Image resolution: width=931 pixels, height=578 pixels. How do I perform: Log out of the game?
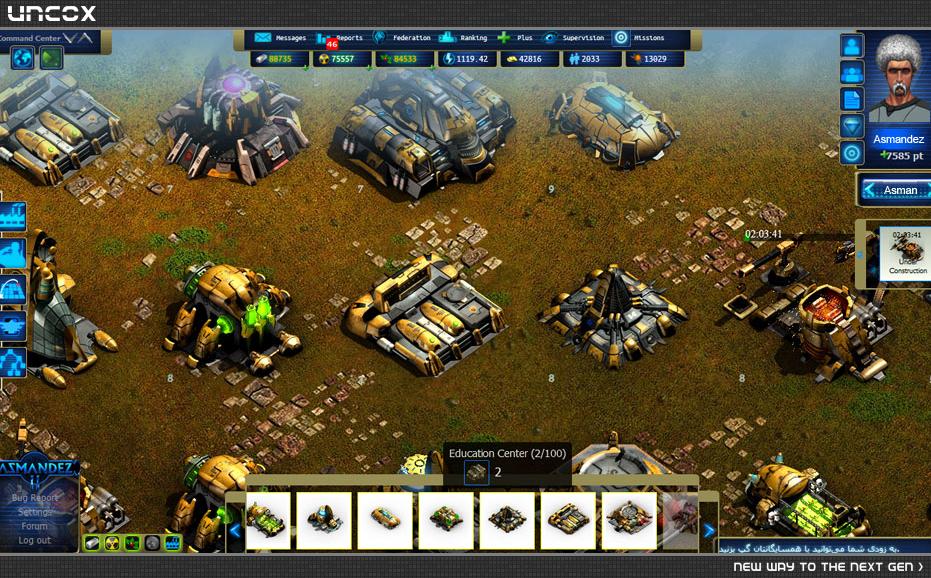(x=35, y=541)
